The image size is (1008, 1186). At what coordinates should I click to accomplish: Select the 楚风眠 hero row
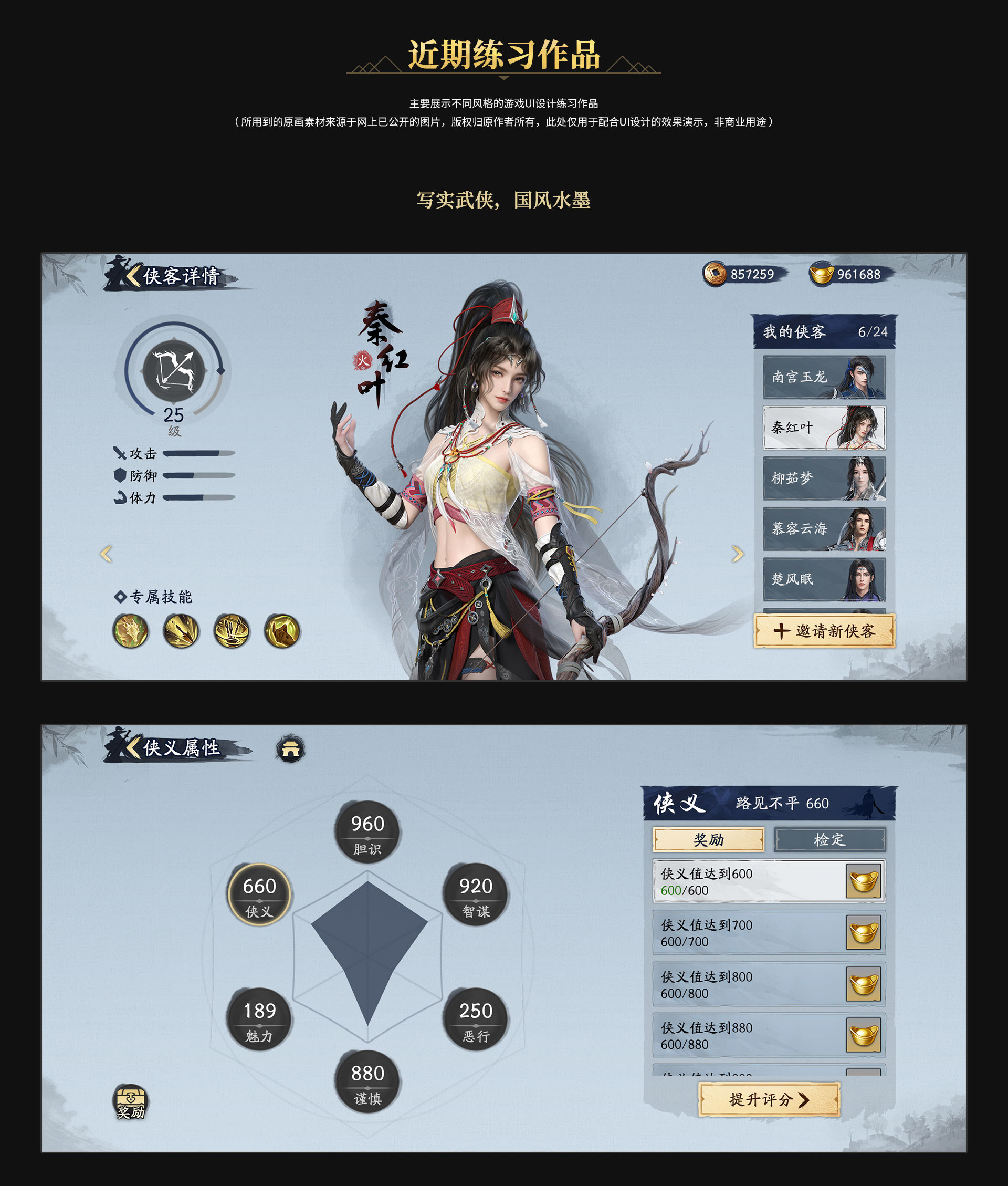[x=824, y=579]
